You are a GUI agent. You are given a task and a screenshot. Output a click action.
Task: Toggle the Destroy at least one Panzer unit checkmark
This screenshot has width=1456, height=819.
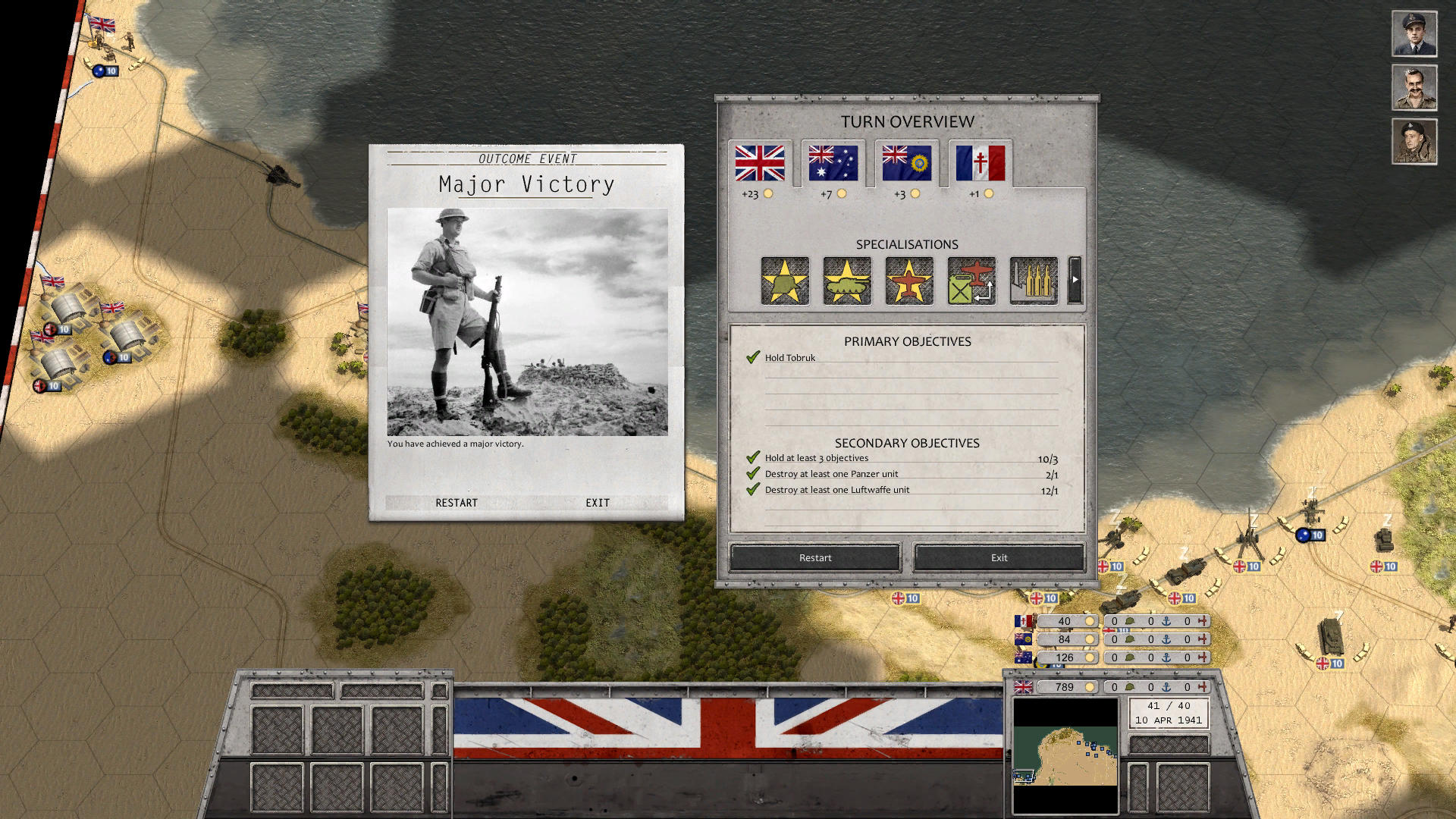[x=753, y=473]
